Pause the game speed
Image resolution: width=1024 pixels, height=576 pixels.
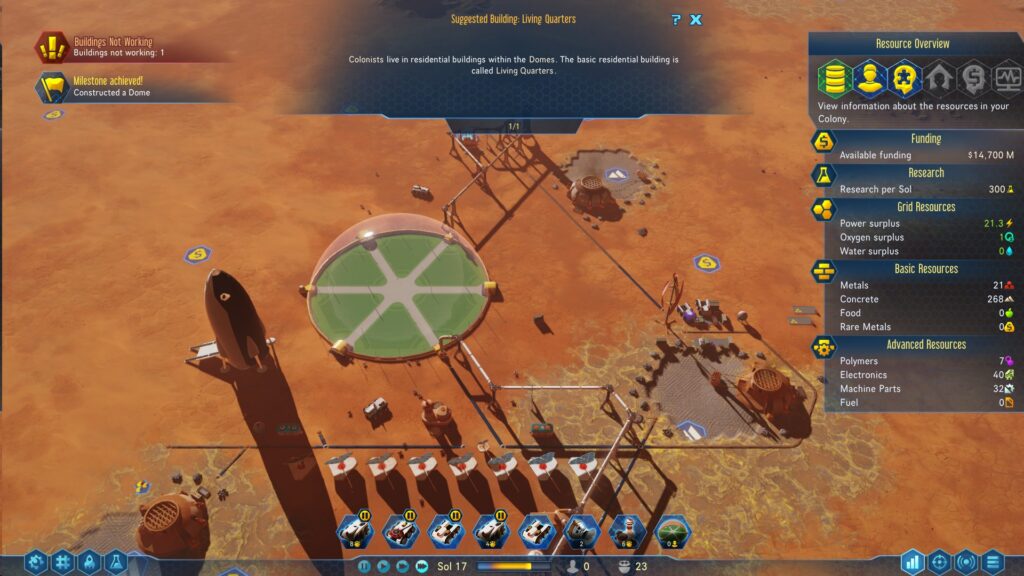(365, 566)
